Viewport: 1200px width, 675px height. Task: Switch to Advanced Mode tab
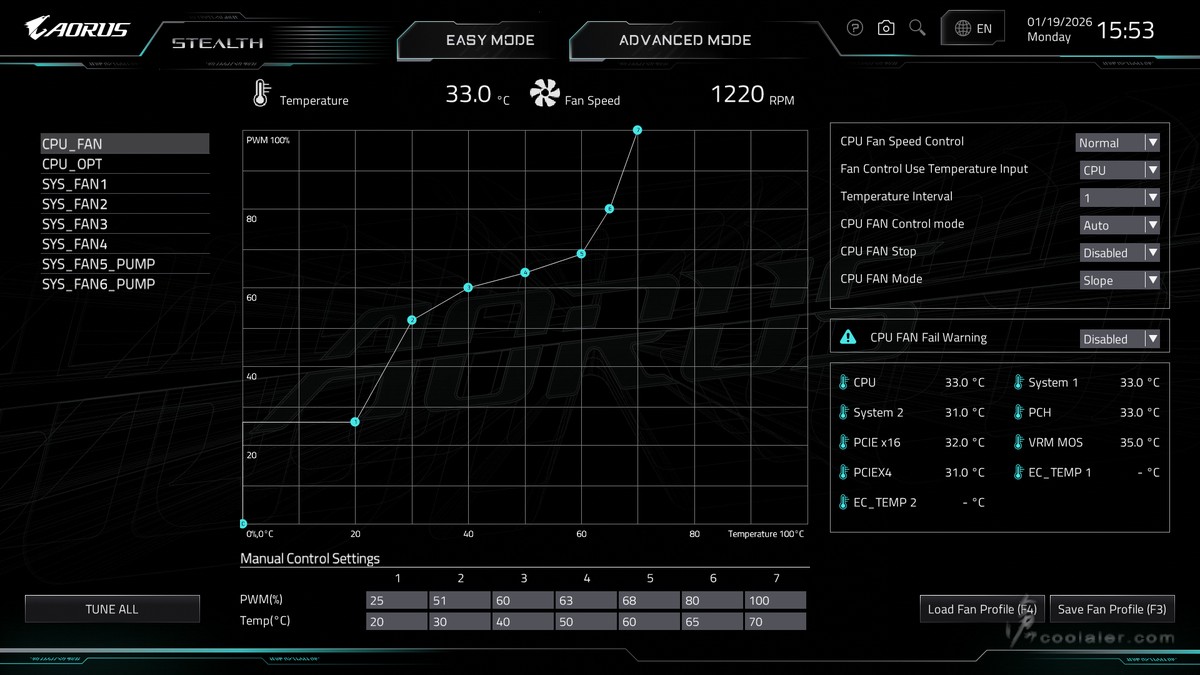point(685,41)
